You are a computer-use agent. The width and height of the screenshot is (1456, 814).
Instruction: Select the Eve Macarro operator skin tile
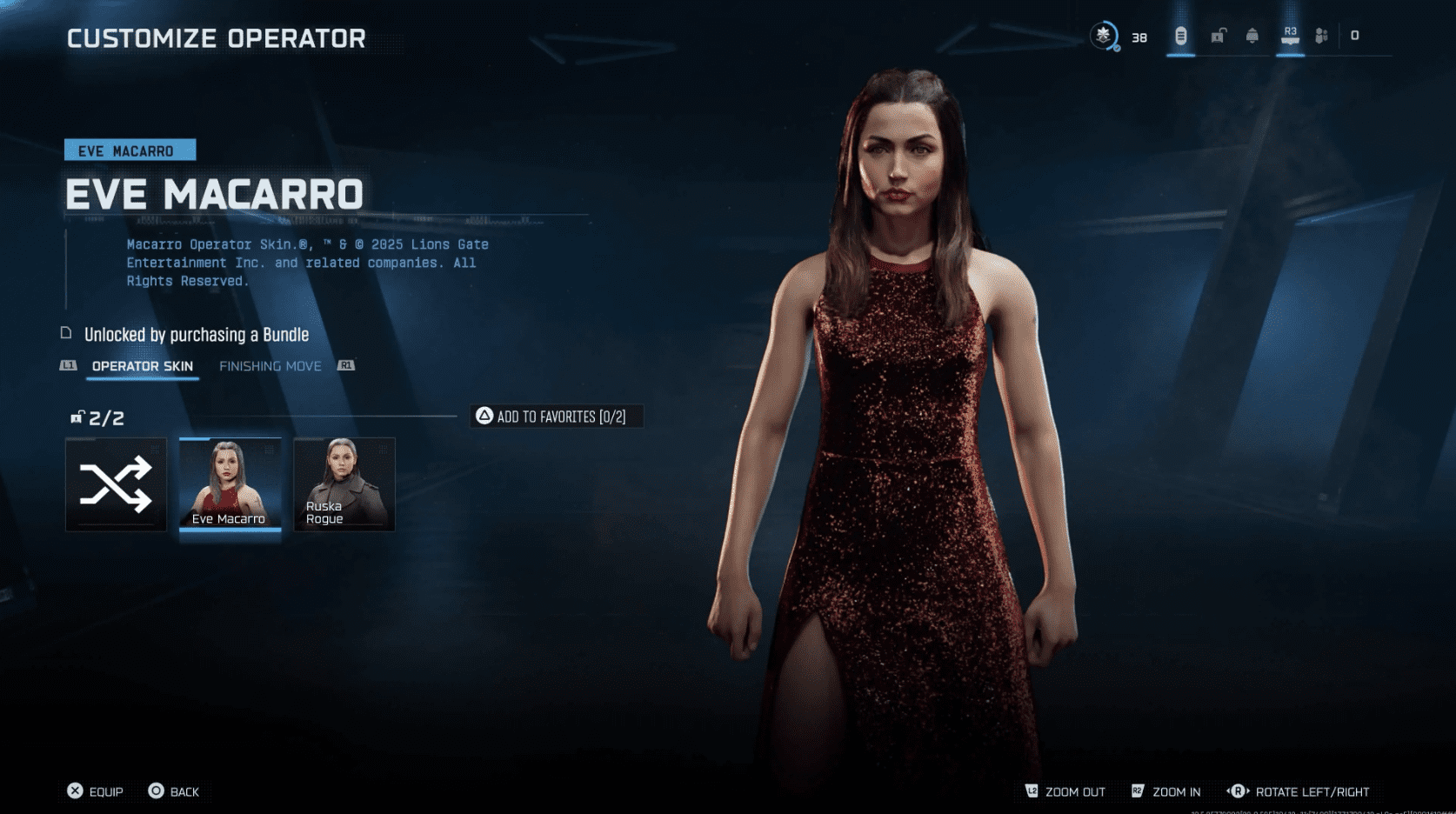click(230, 484)
